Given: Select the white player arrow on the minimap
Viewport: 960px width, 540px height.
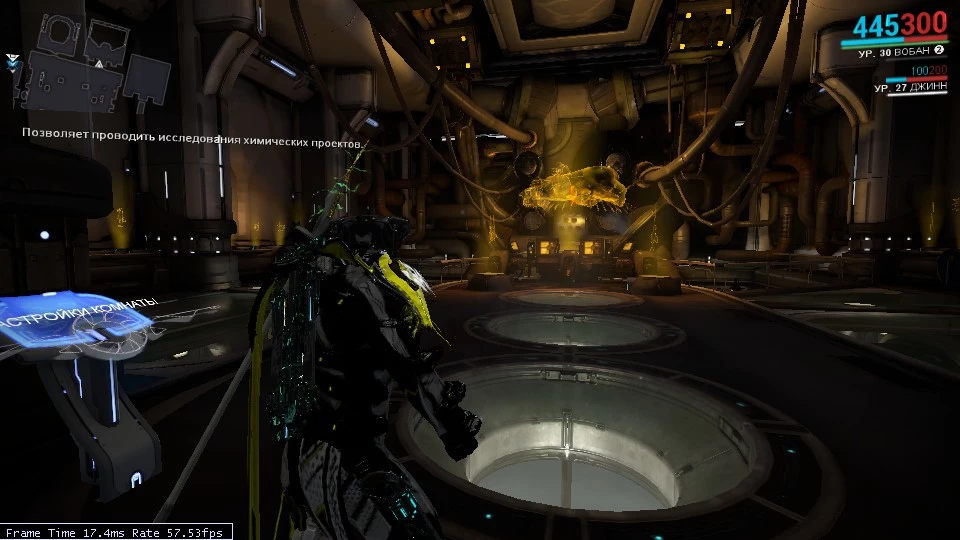Looking at the screenshot, I should coord(98,65).
